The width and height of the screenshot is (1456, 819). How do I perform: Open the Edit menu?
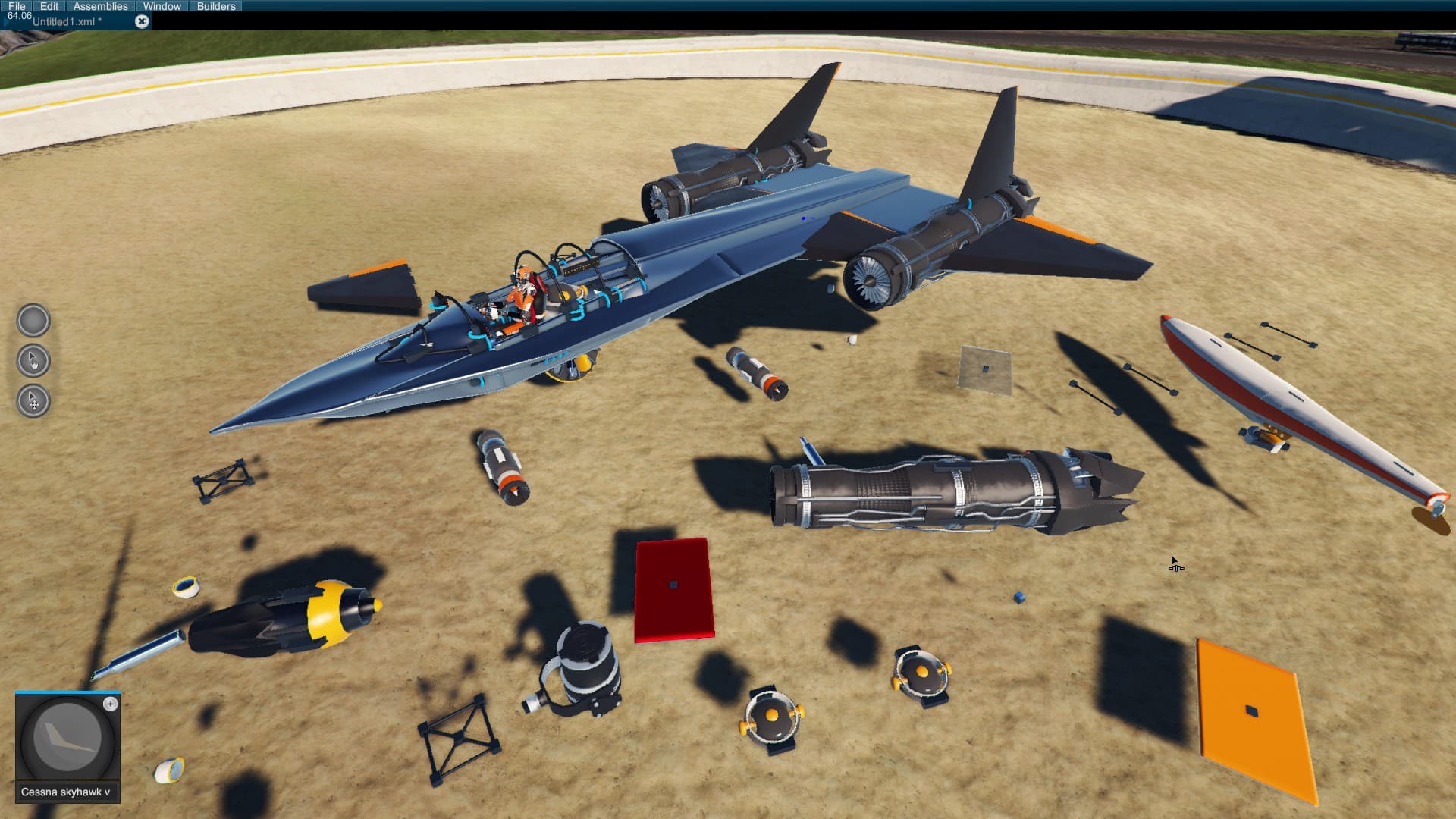point(49,5)
